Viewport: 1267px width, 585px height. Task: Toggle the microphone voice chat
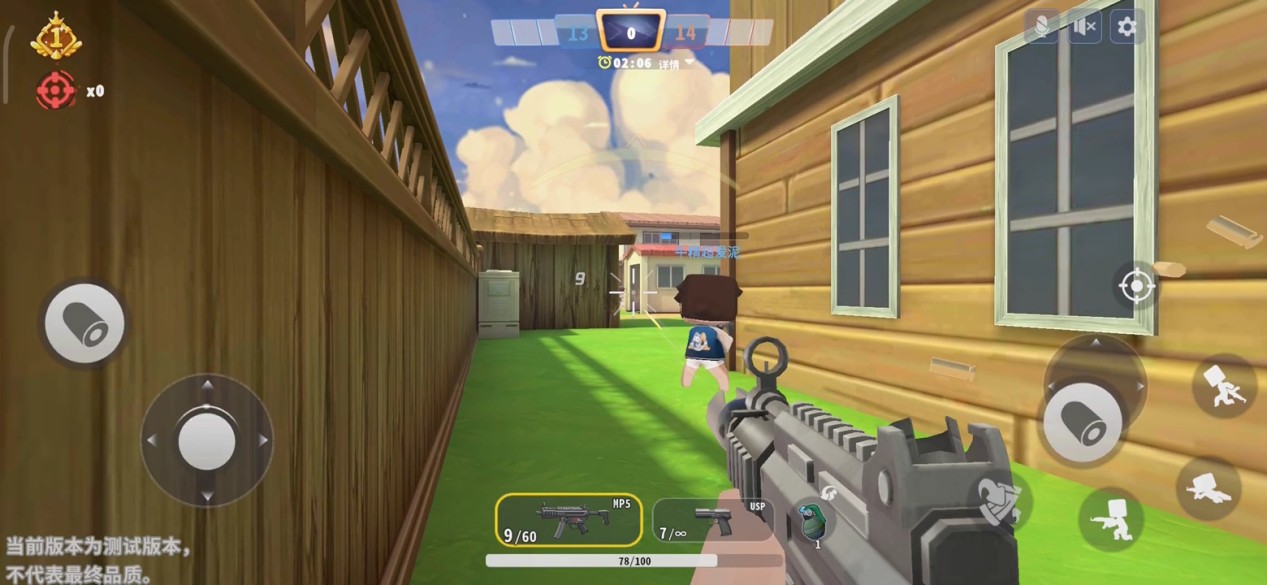coord(1041,27)
